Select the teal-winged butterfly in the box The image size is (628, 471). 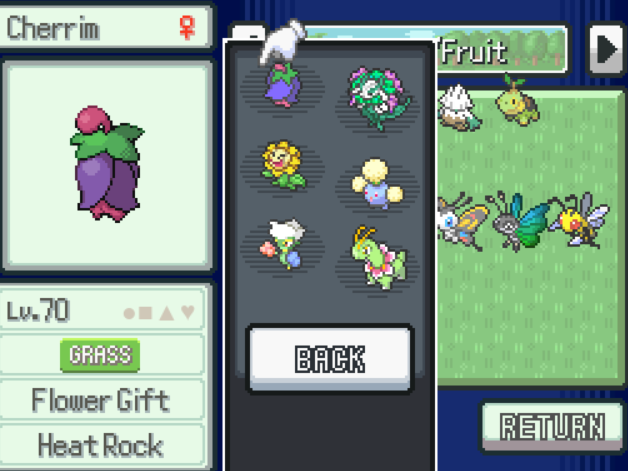click(518, 220)
